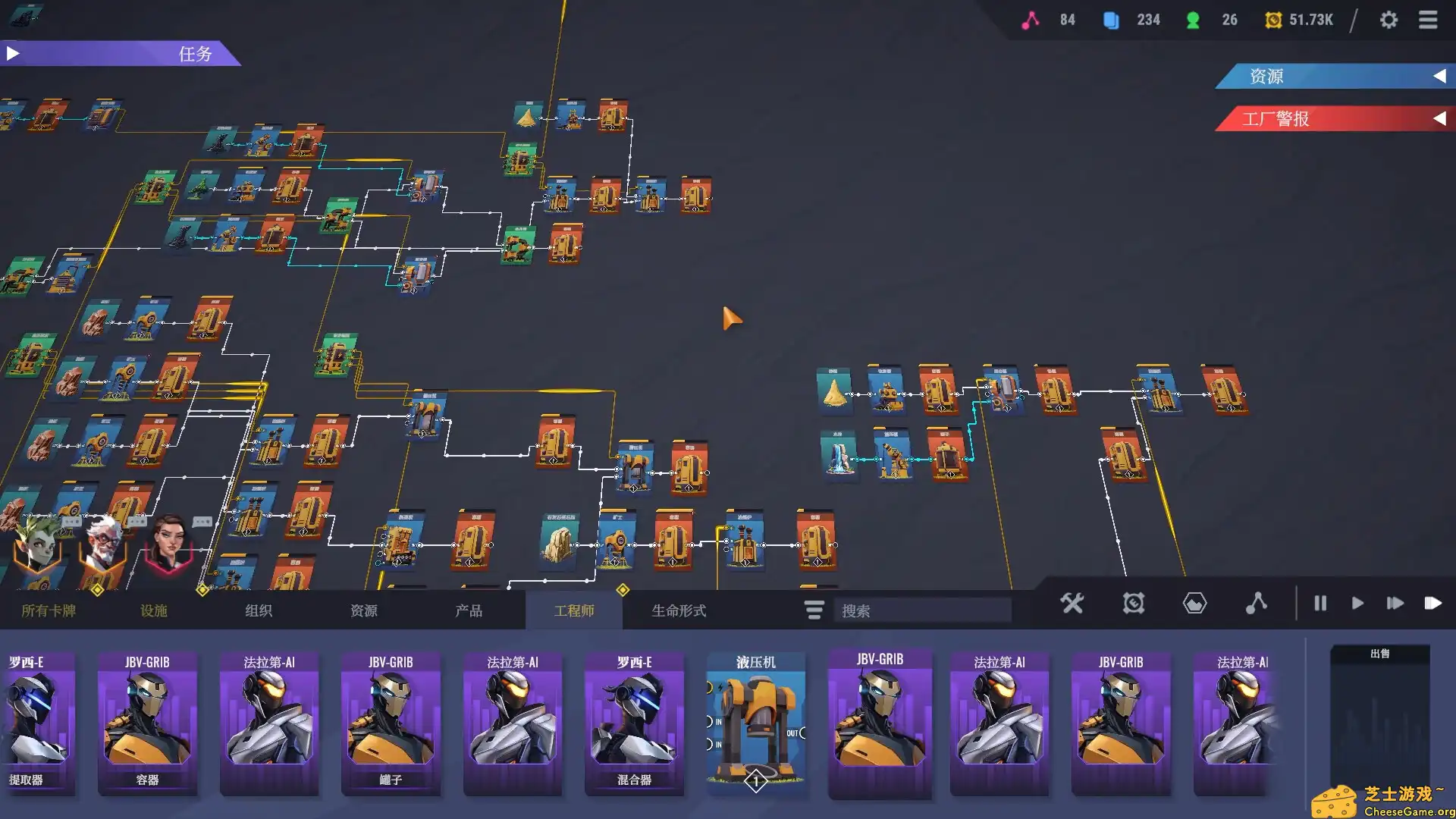Switch to the 生命形式 tab
The image size is (1456, 819).
pos(679,610)
